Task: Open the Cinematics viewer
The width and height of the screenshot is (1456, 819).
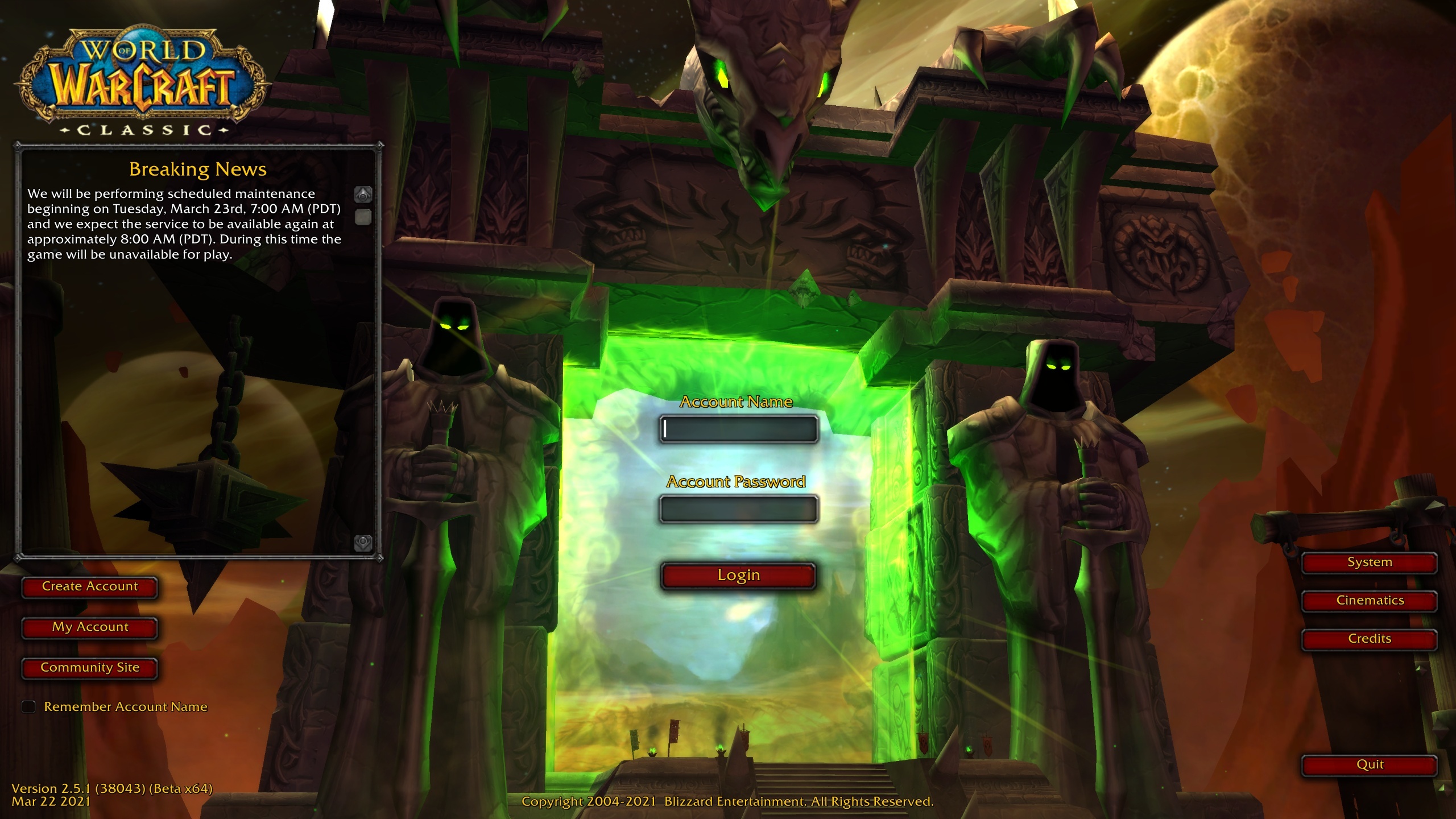Action: 1368,600
